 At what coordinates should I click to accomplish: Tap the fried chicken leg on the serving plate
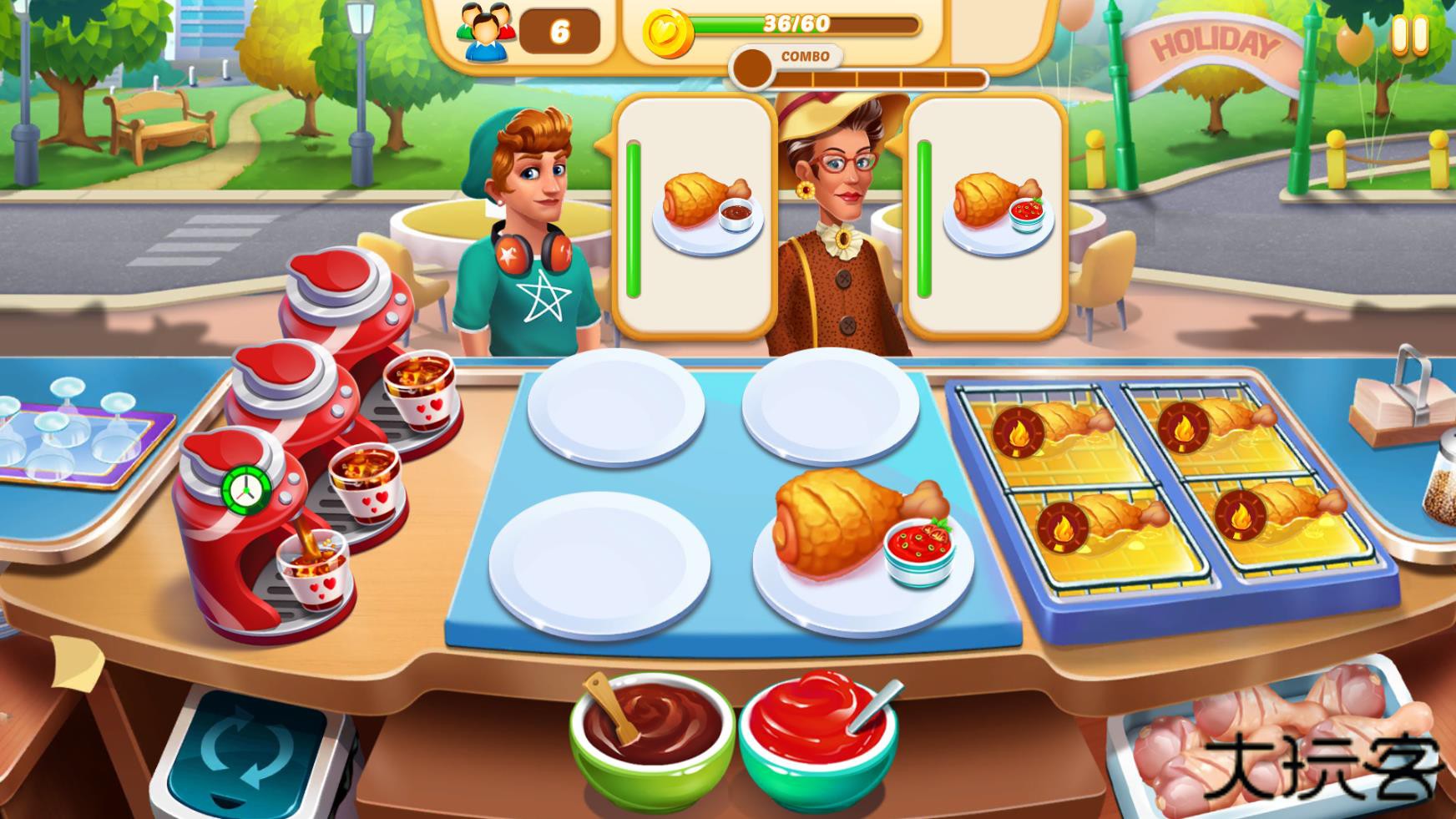[x=835, y=526]
